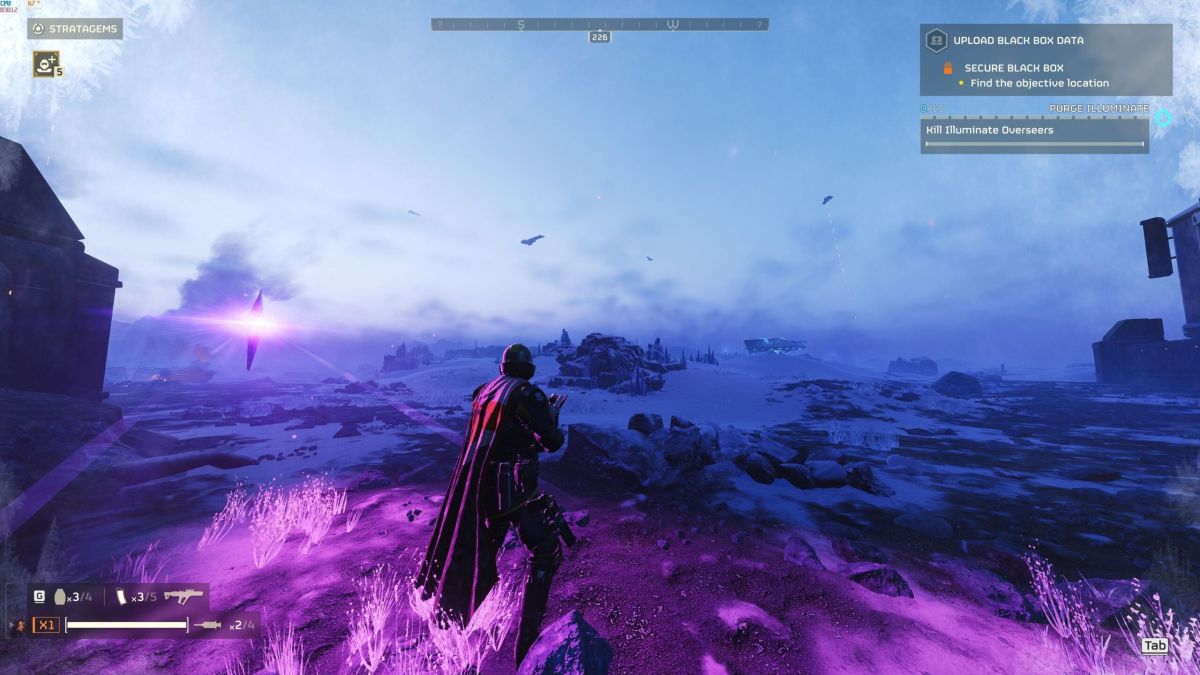Select the primary rifle weapon icon
The height and width of the screenshot is (675, 1200).
tap(183, 596)
